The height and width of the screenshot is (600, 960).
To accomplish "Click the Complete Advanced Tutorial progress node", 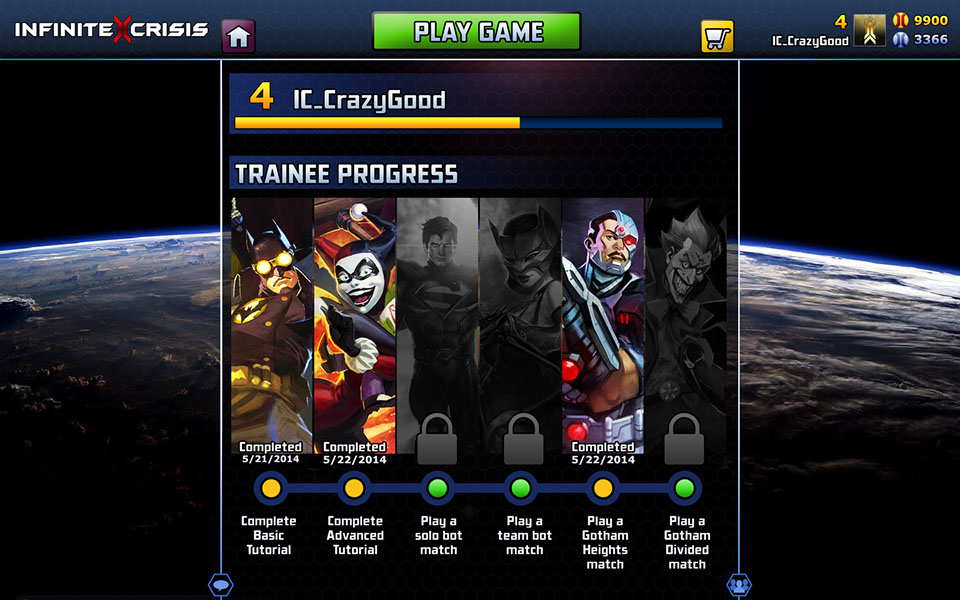I will [353, 488].
